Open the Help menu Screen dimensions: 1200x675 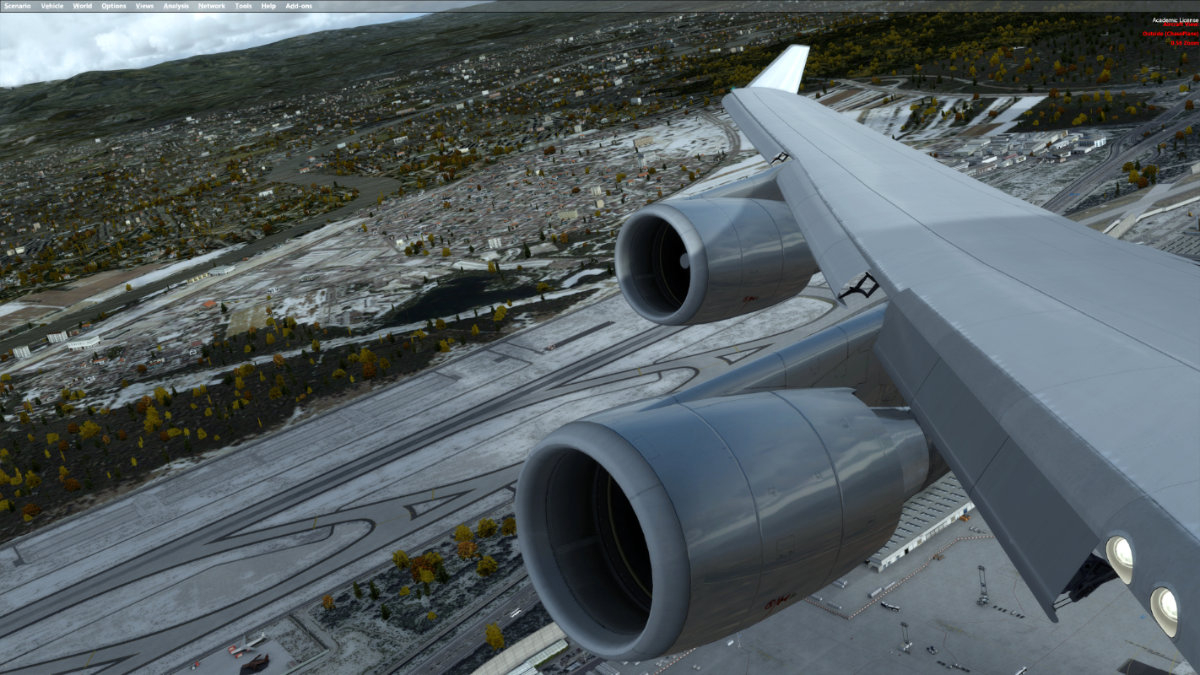(268, 6)
